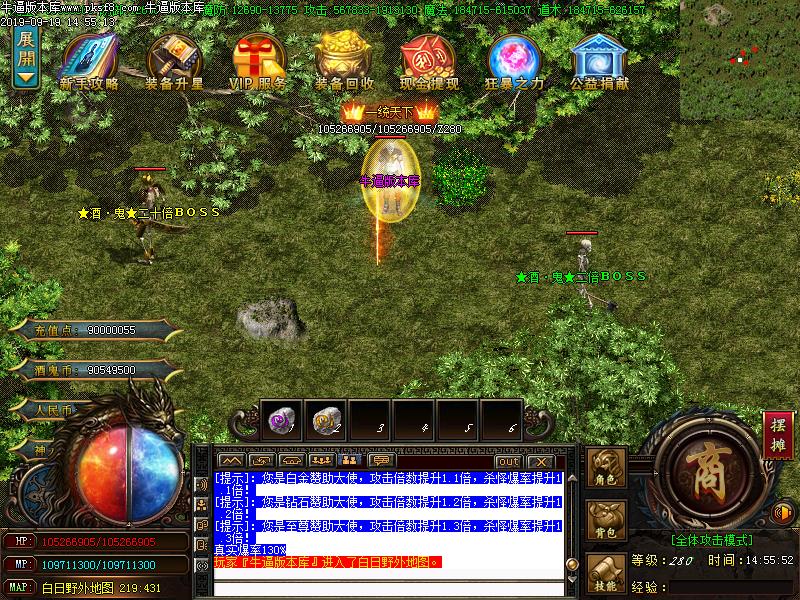The height and width of the screenshot is (600, 800).
Task: Click the chat window's out button
Action: [509, 461]
